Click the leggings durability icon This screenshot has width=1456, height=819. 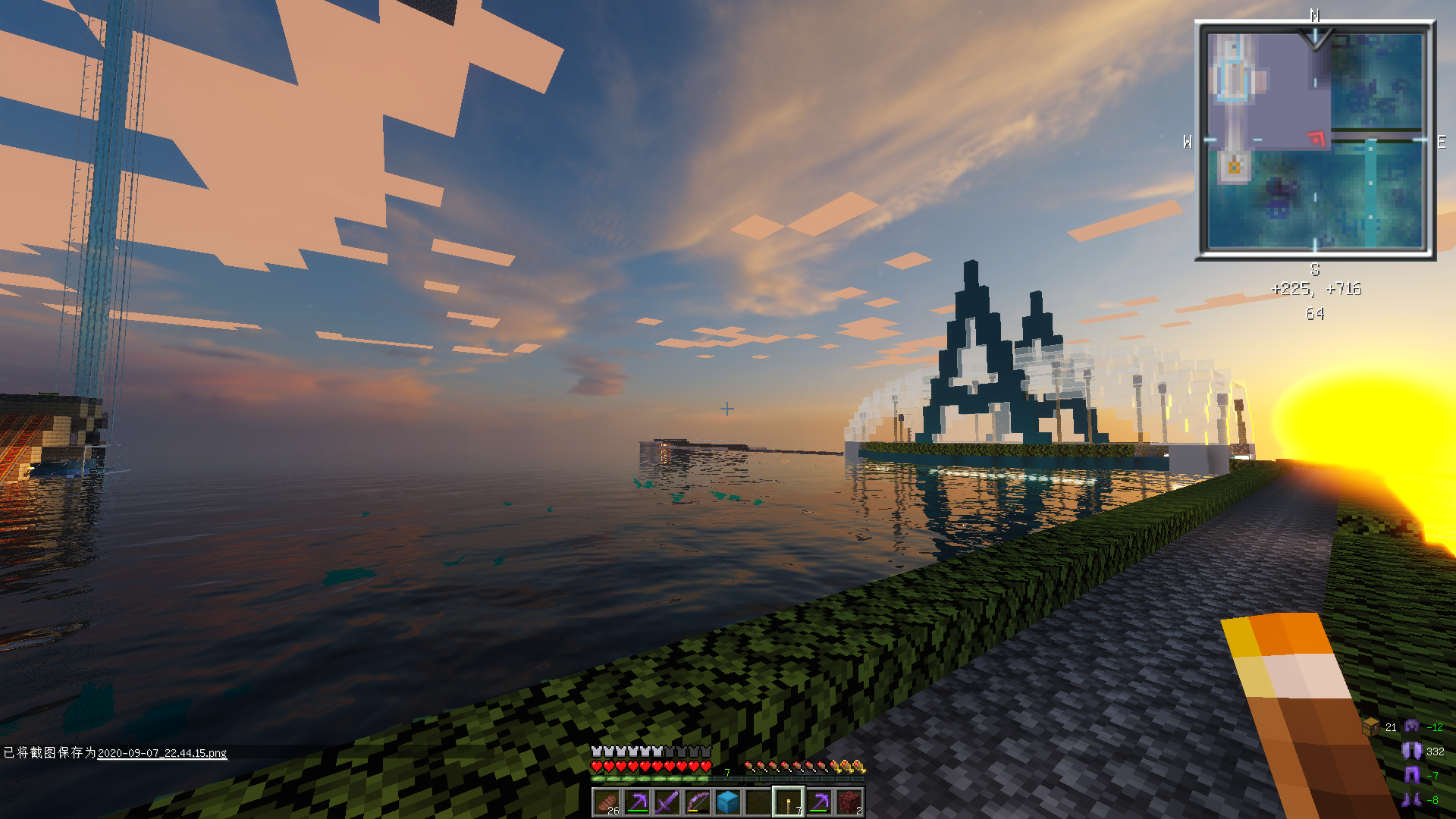pyautogui.click(x=1411, y=775)
